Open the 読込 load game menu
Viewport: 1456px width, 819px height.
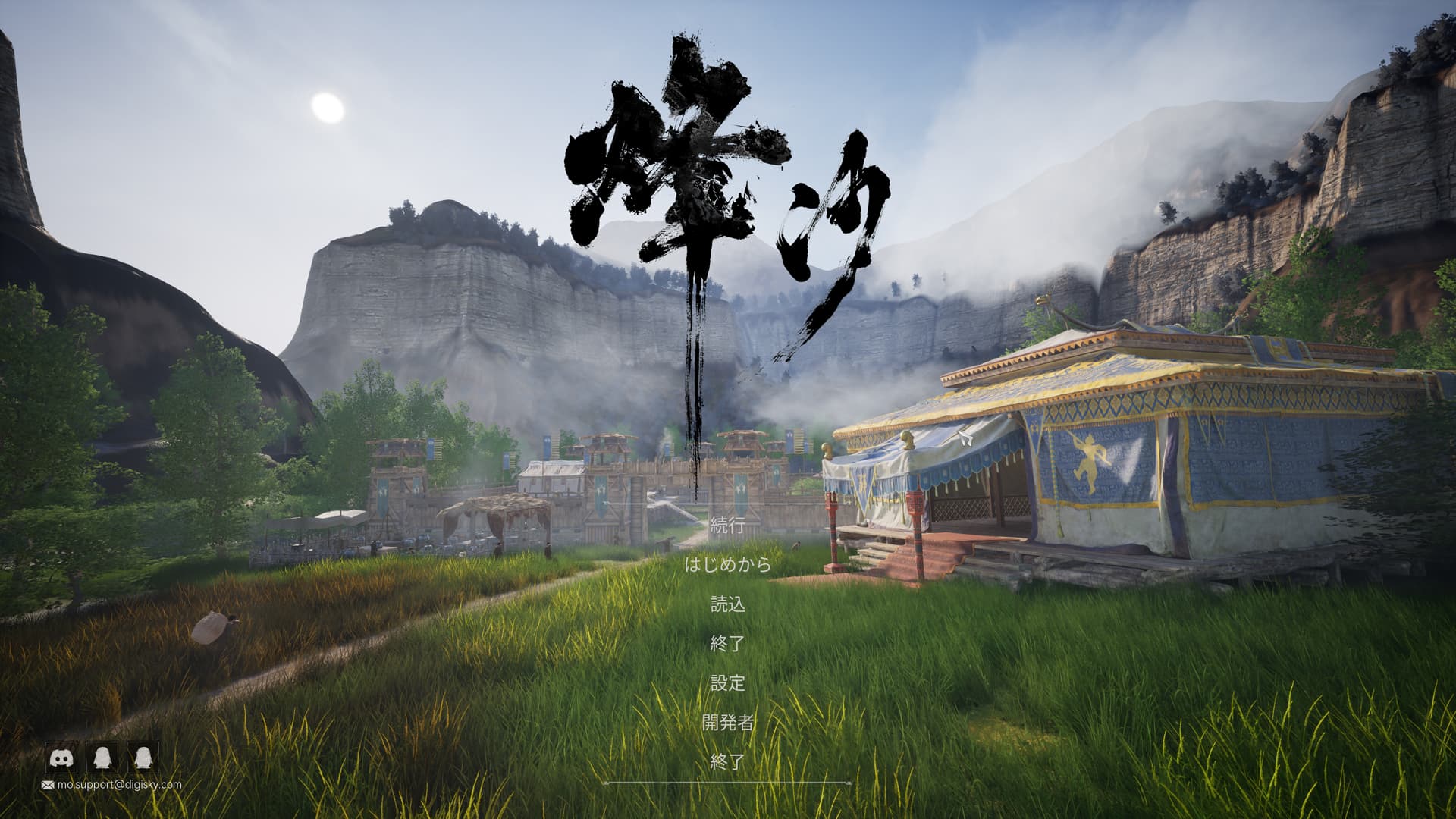727,604
